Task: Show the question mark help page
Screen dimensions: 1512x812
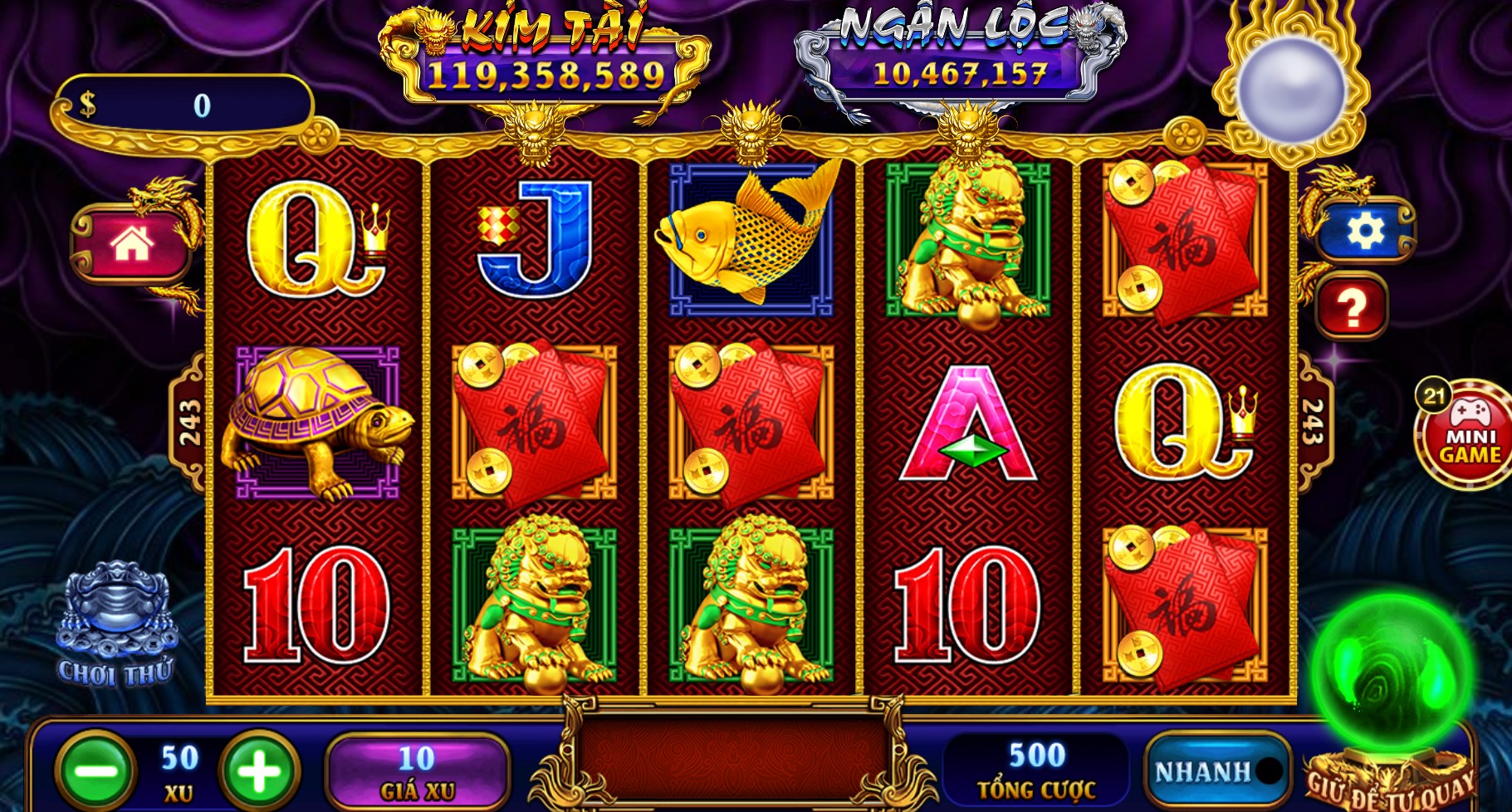Action: point(1351,307)
